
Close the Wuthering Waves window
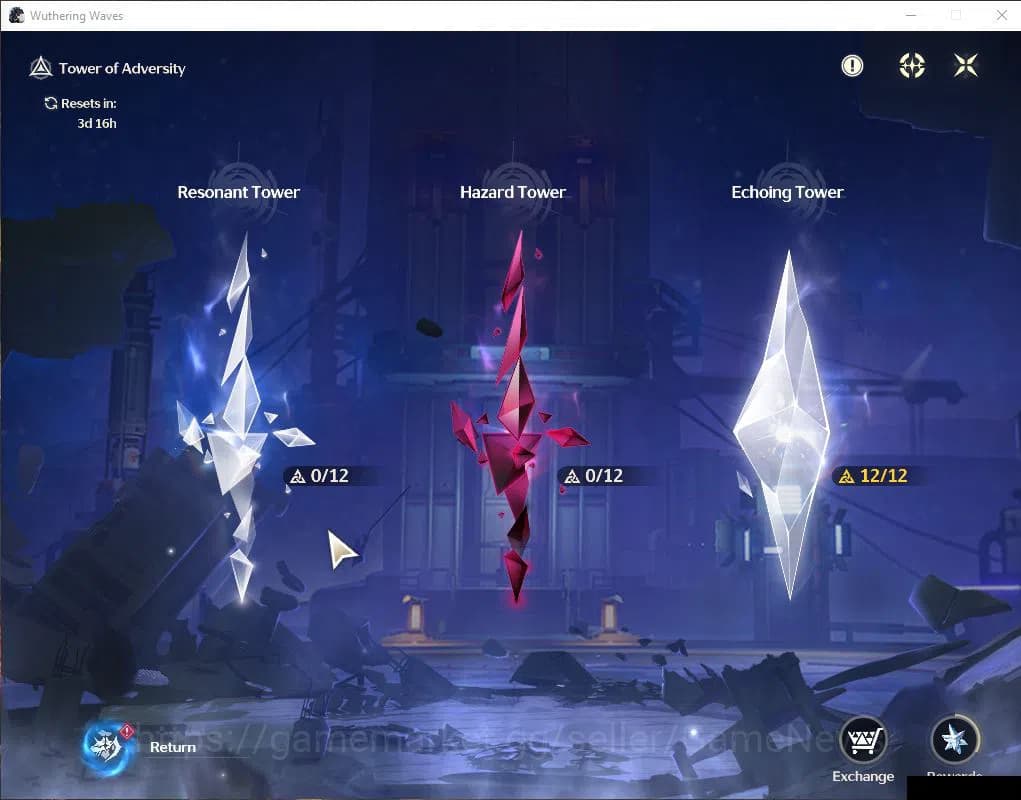point(1001,15)
